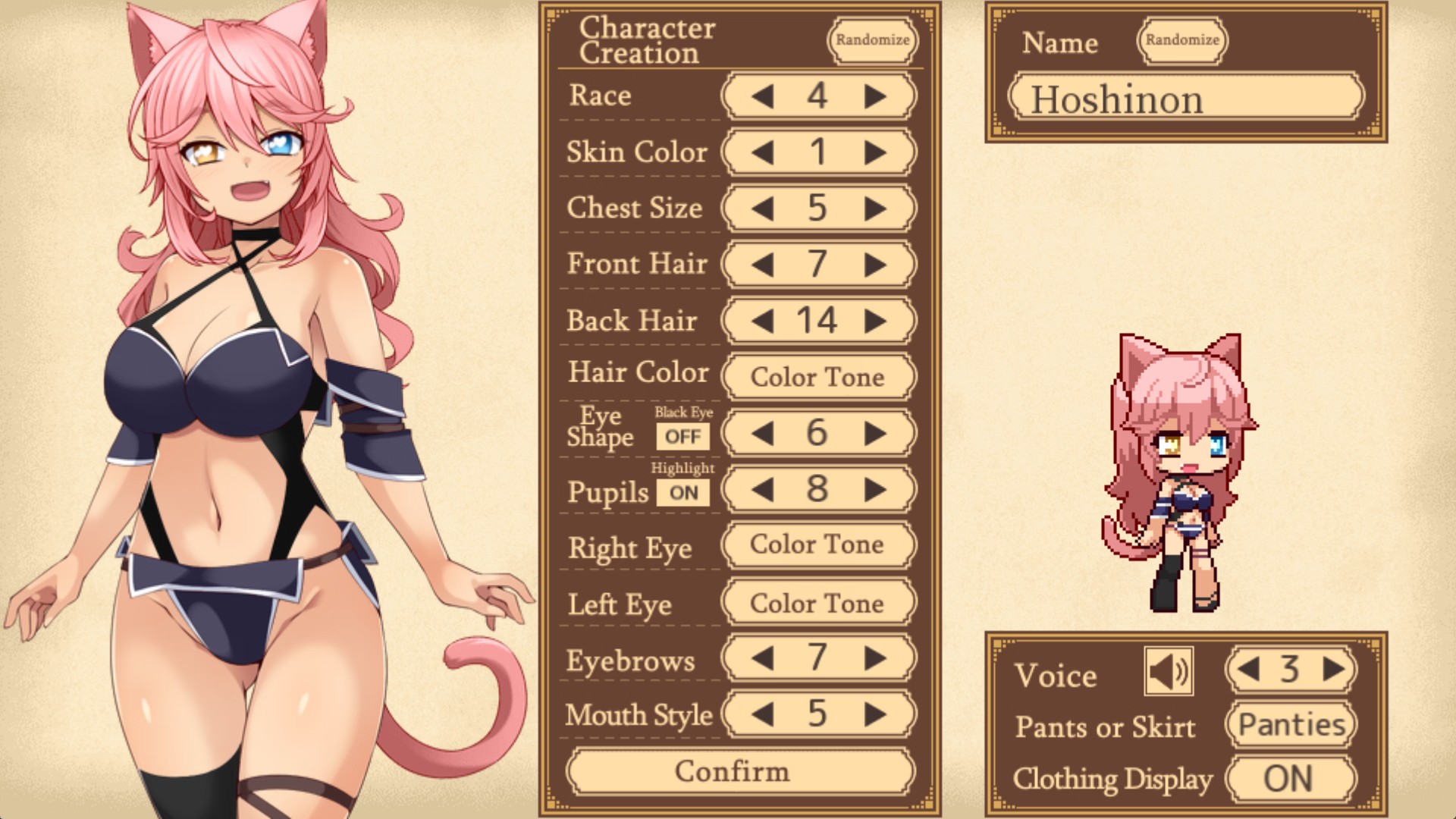Image resolution: width=1456 pixels, height=819 pixels.
Task: Play the voice sample speaker icon
Action: coord(1168,671)
